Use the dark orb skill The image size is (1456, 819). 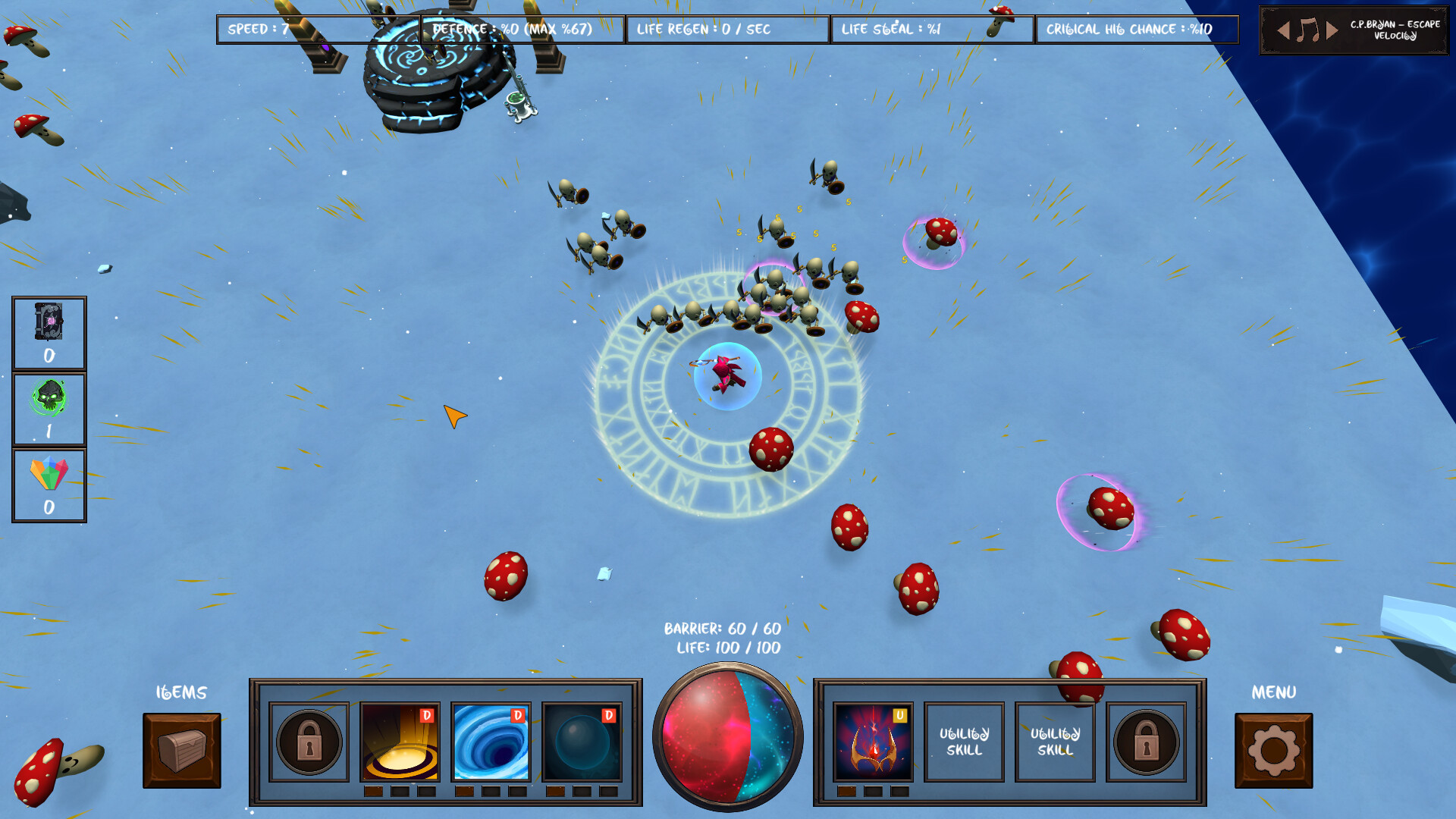582,742
